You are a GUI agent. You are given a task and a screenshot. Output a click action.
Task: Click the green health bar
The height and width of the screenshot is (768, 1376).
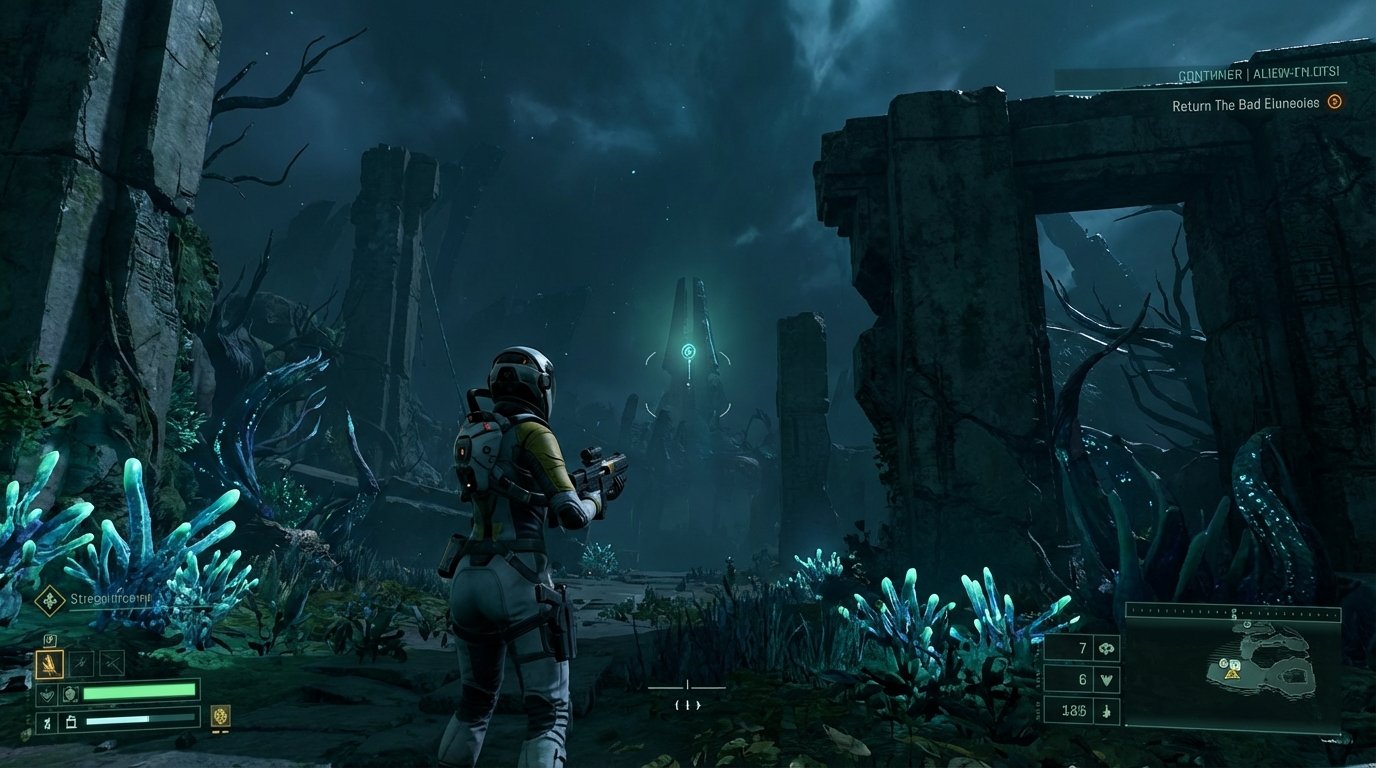(140, 692)
